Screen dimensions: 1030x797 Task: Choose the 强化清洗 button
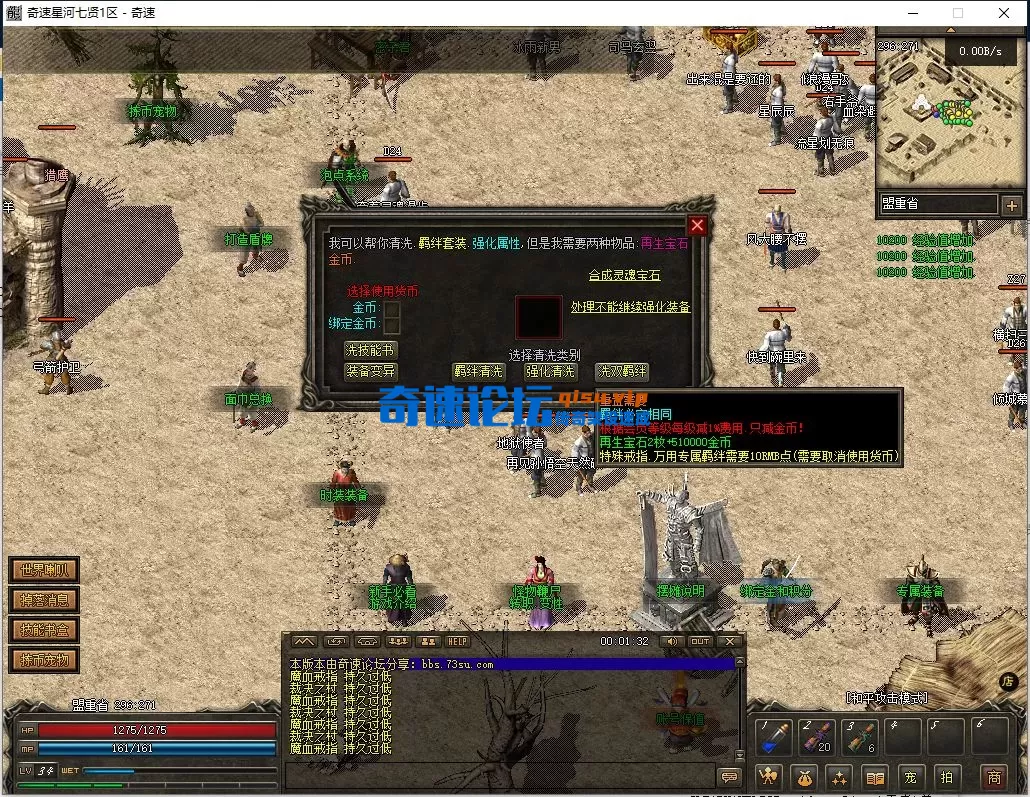click(551, 371)
